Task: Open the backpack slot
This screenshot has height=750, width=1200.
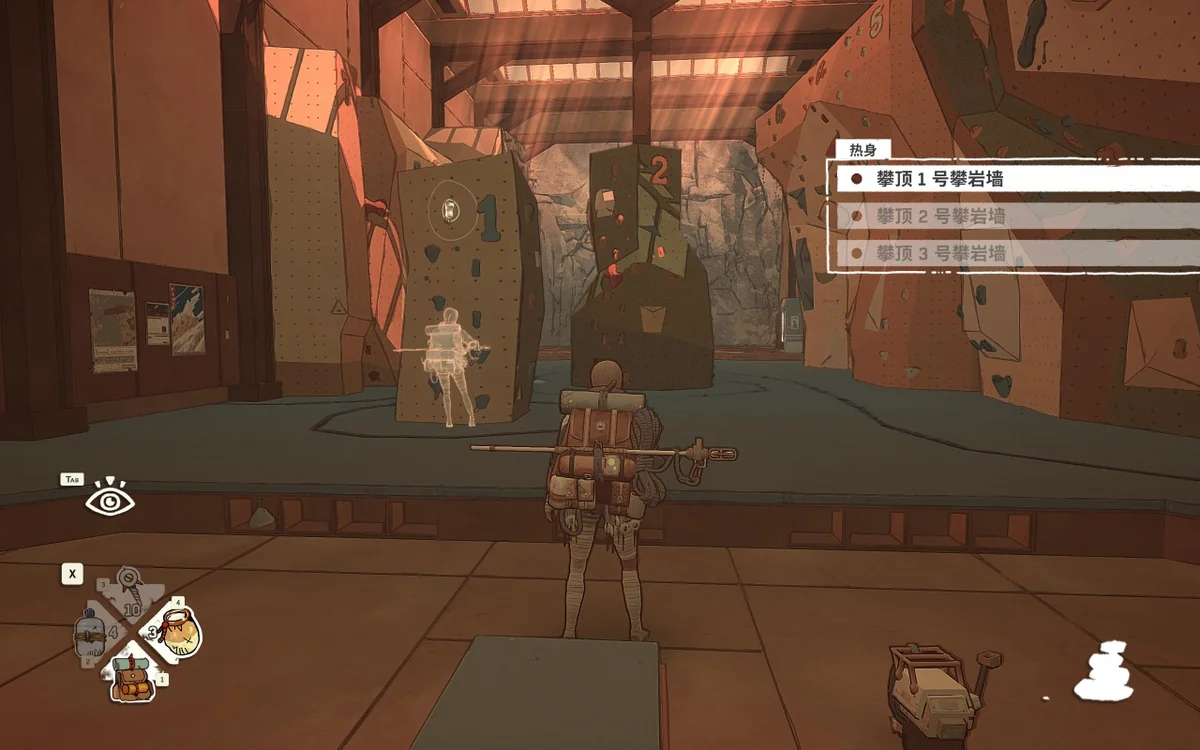Action: pos(132,675)
